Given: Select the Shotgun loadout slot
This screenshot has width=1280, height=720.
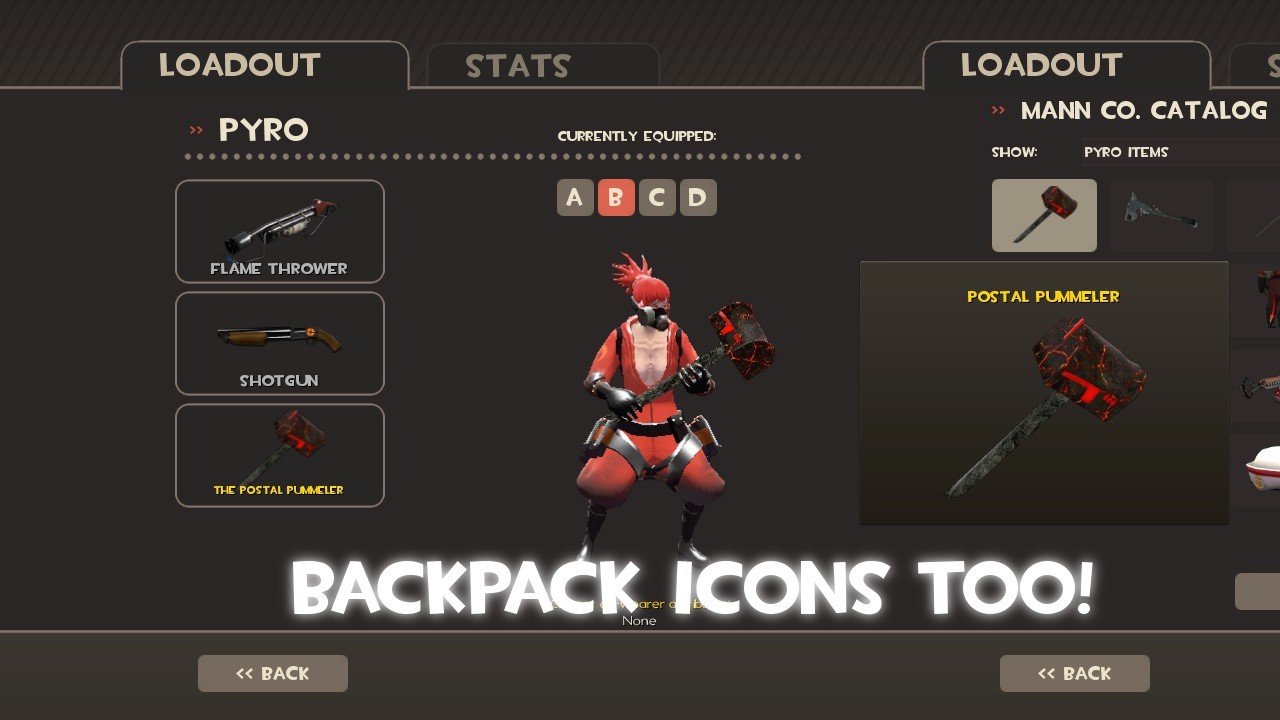Looking at the screenshot, I should (x=280, y=343).
